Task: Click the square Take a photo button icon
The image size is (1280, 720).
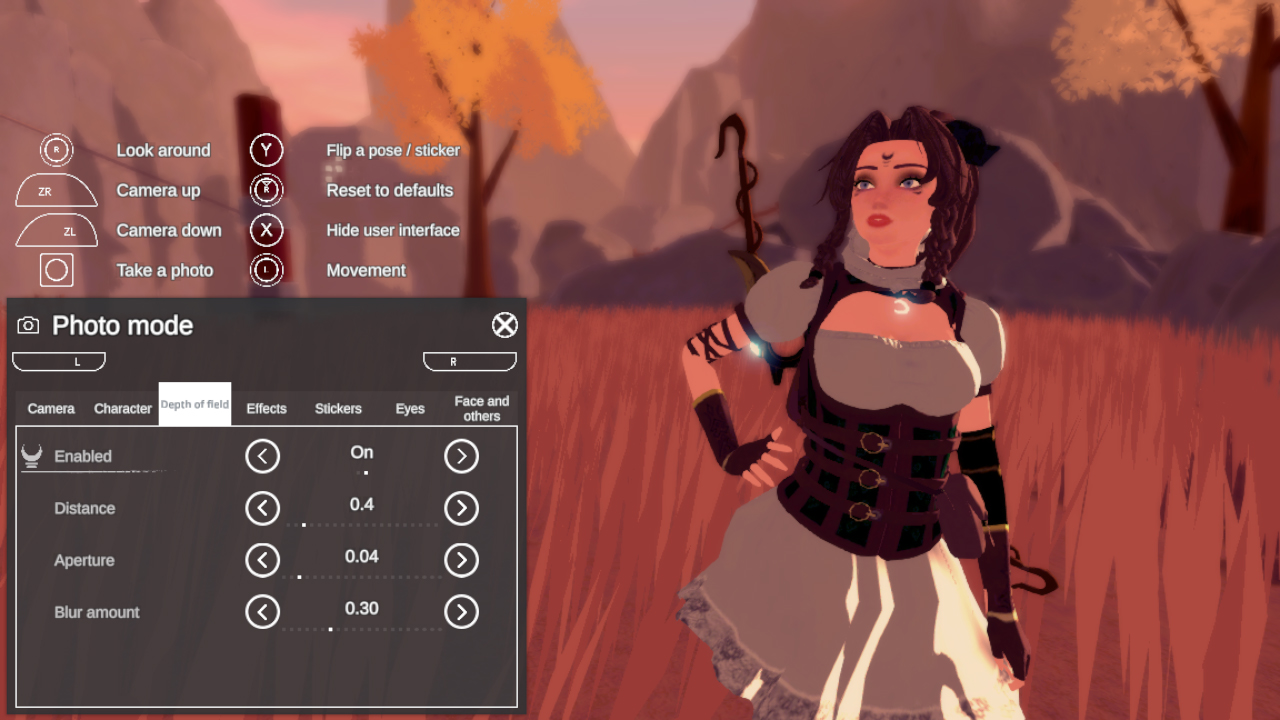Action: coord(56,270)
